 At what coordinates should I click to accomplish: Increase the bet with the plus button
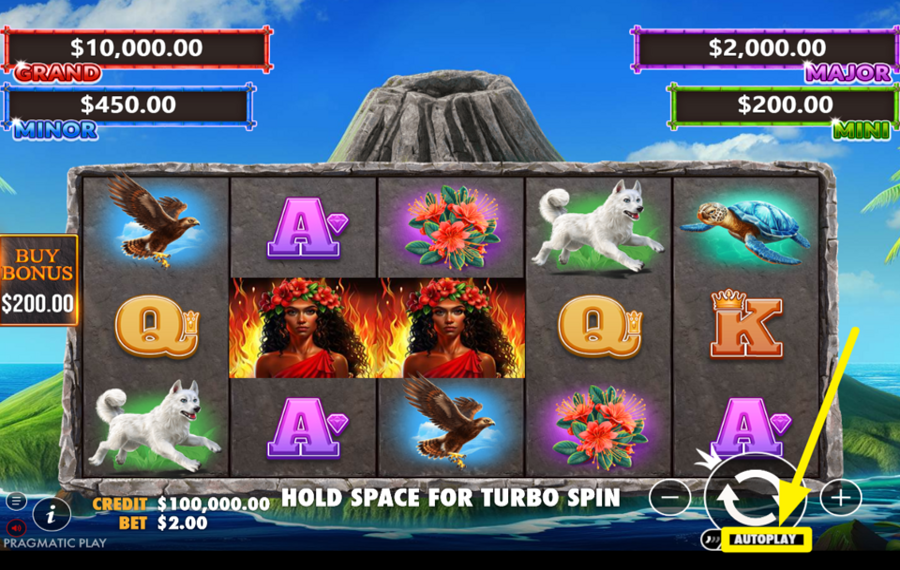[840, 496]
